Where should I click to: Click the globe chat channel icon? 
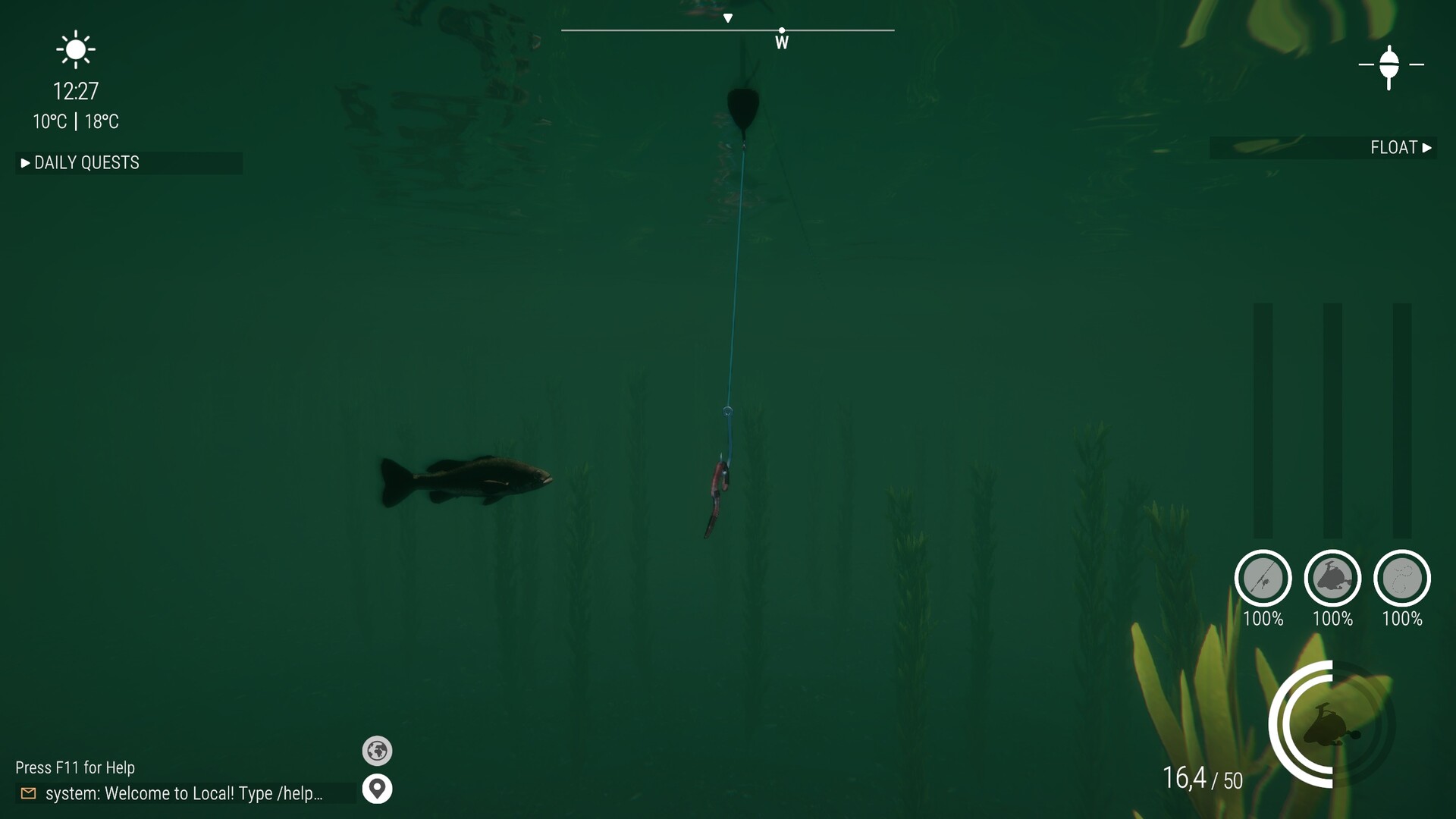coord(378,752)
